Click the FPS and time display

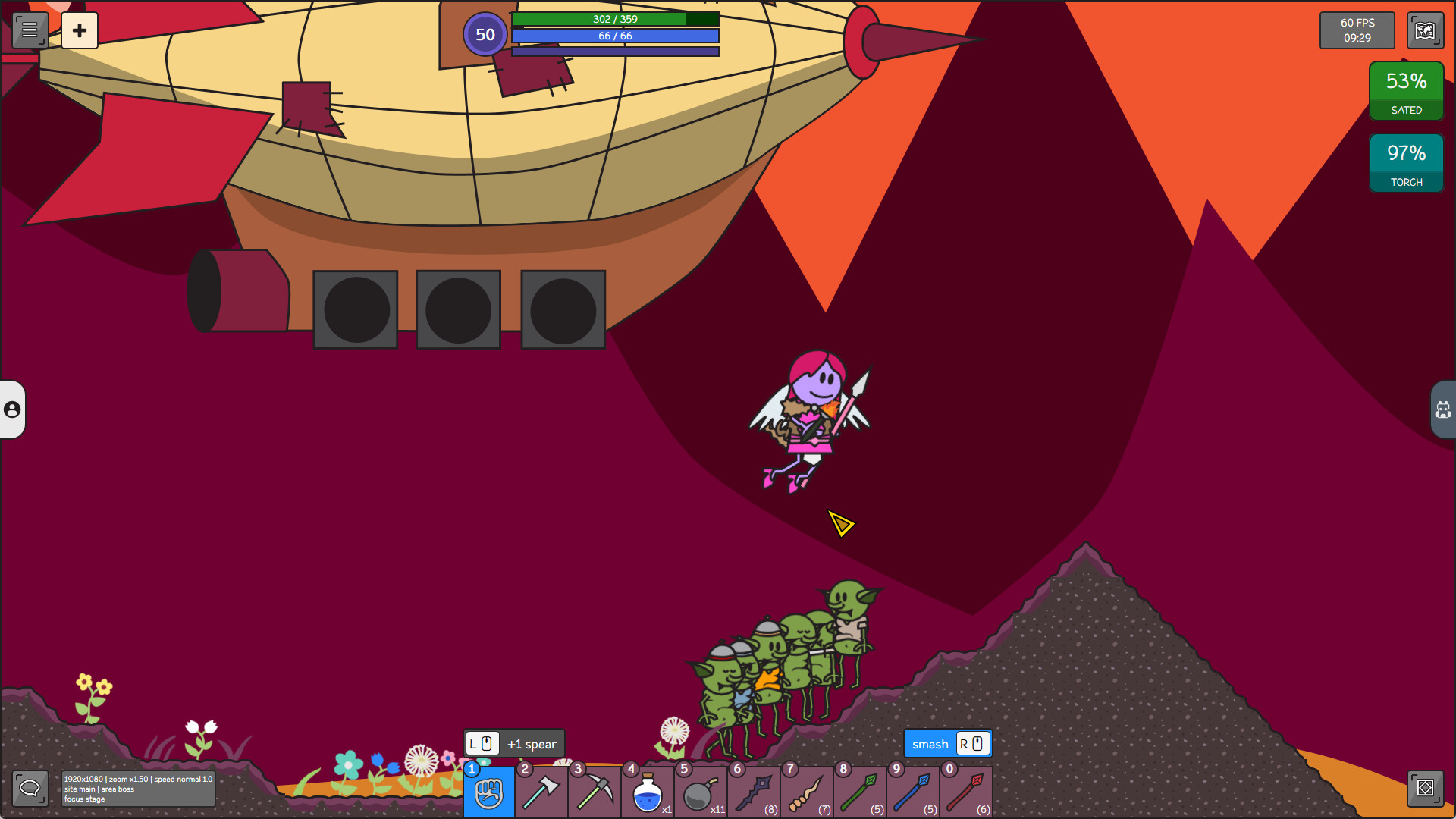pyautogui.click(x=1357, y=30)
